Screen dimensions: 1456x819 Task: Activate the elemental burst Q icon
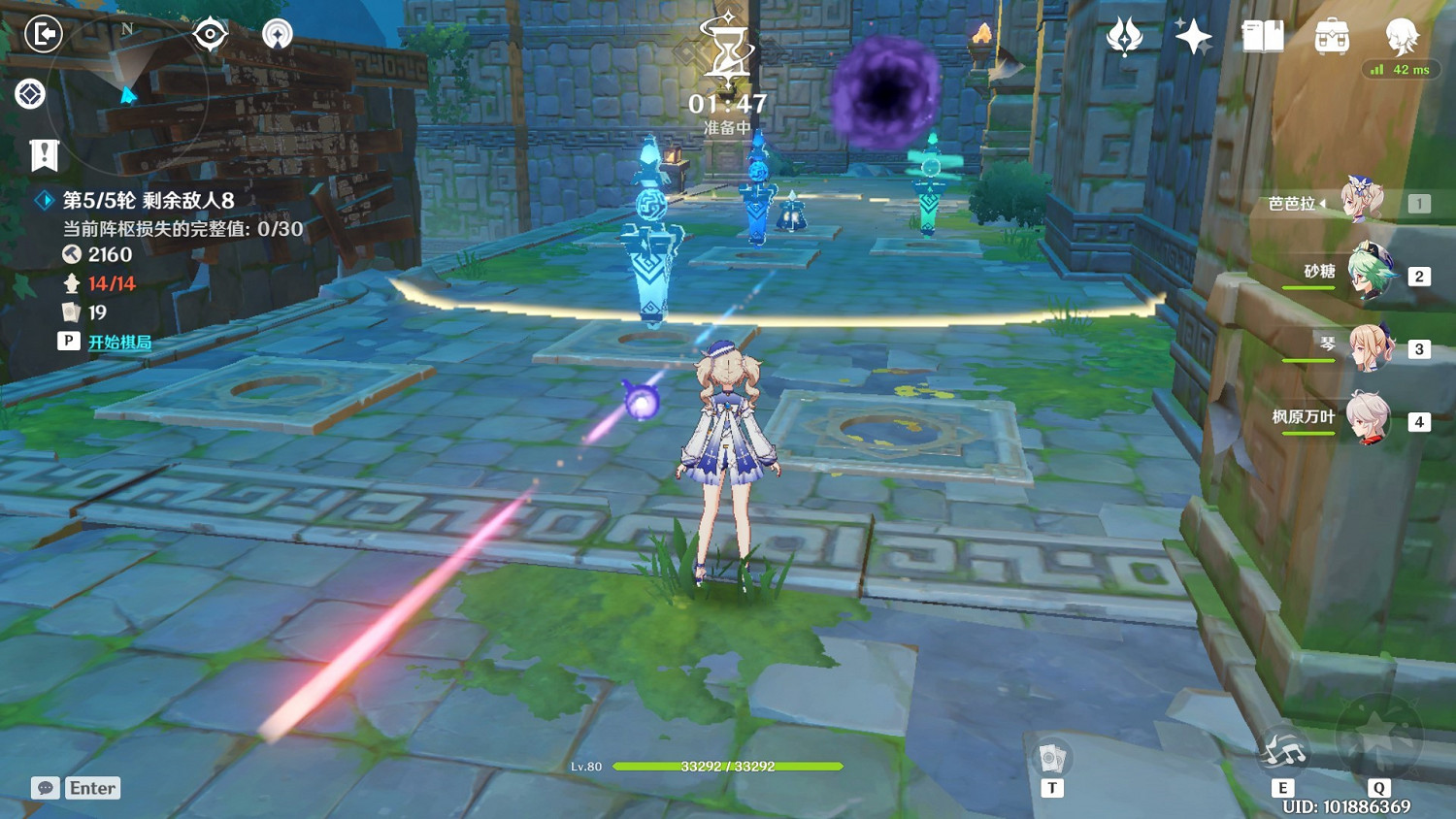[1378, 747]
